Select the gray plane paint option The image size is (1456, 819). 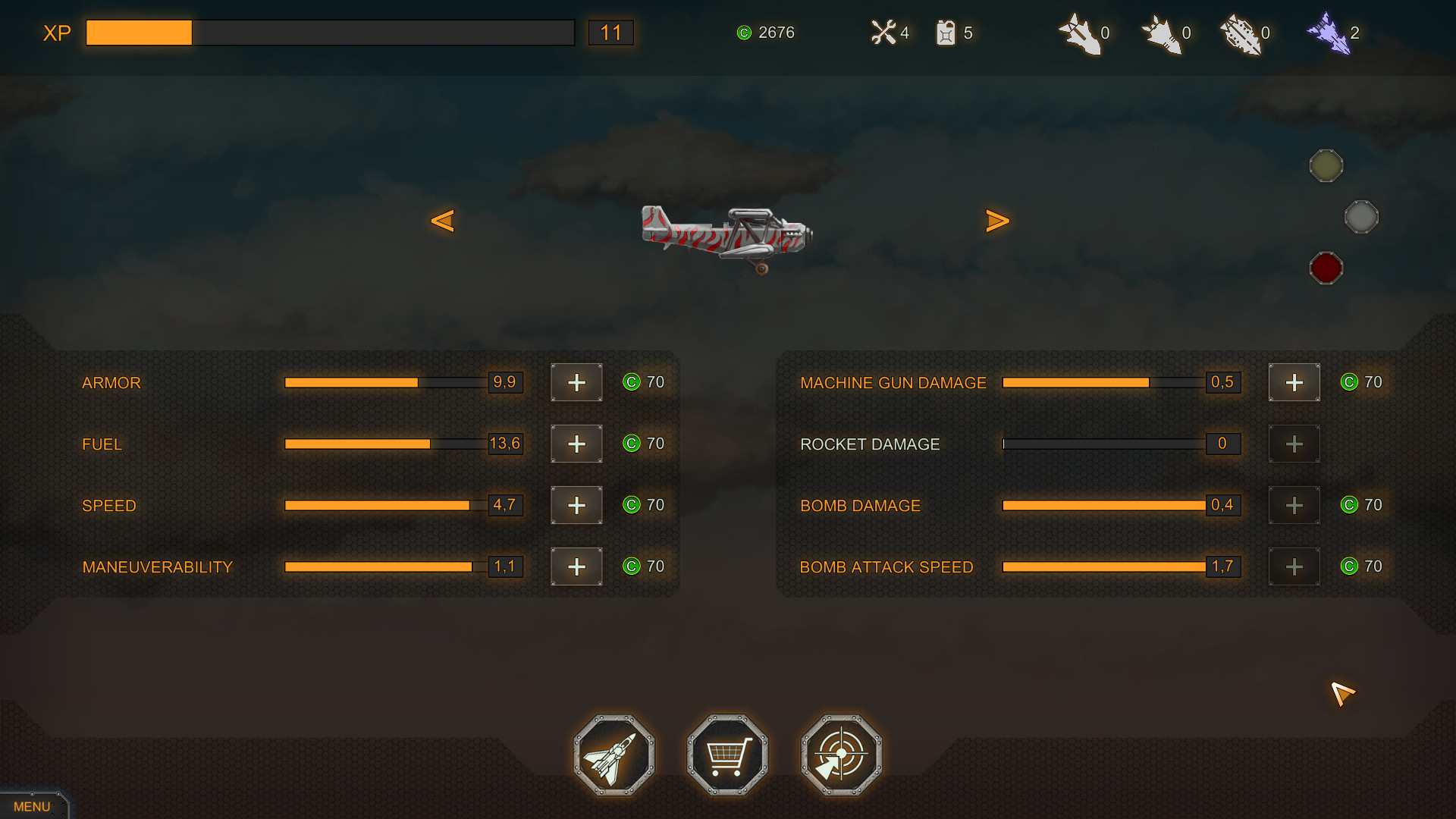(x=1363, y=217)
